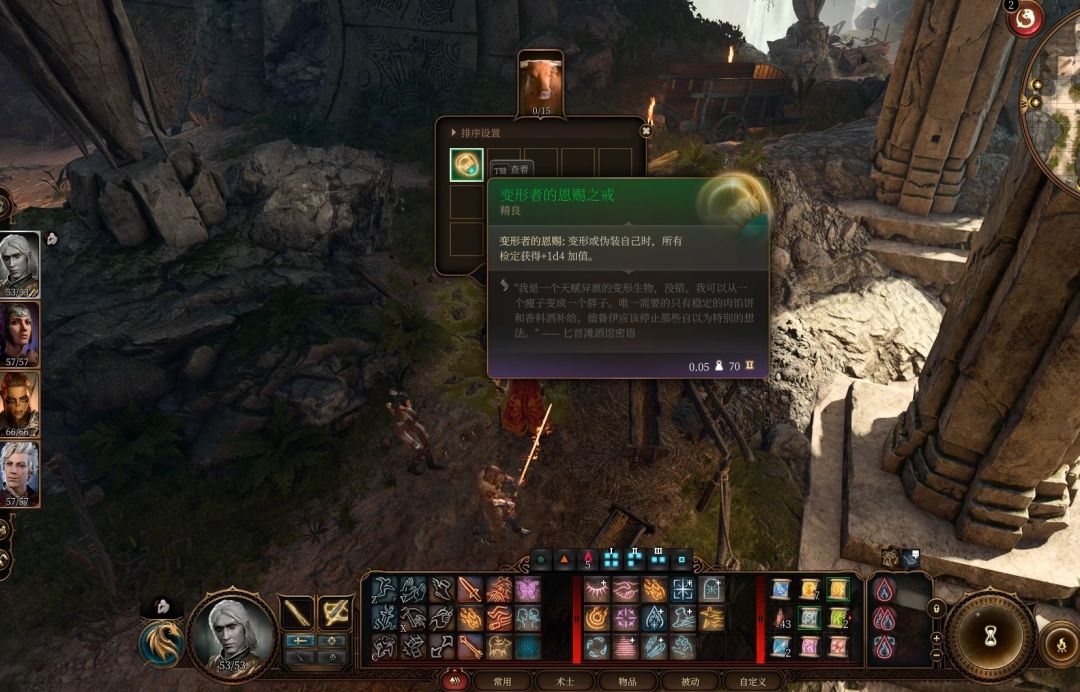1080x692 pixels.
Task: Select the melee weapon set slot
Action: [x=298, y=612]
